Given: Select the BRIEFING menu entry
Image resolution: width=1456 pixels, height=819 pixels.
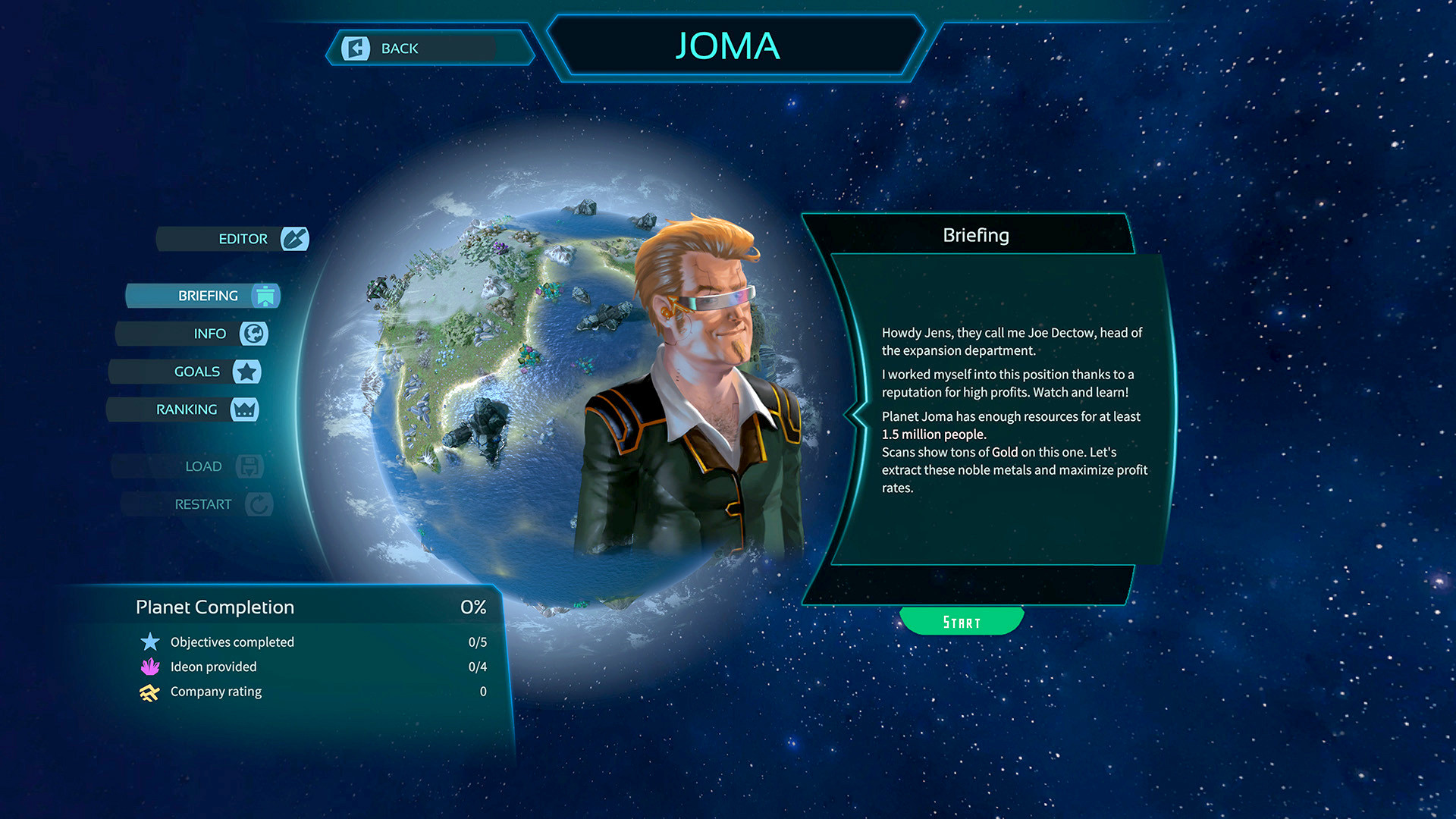Looking at the screenshot, I should coord(209,296).
